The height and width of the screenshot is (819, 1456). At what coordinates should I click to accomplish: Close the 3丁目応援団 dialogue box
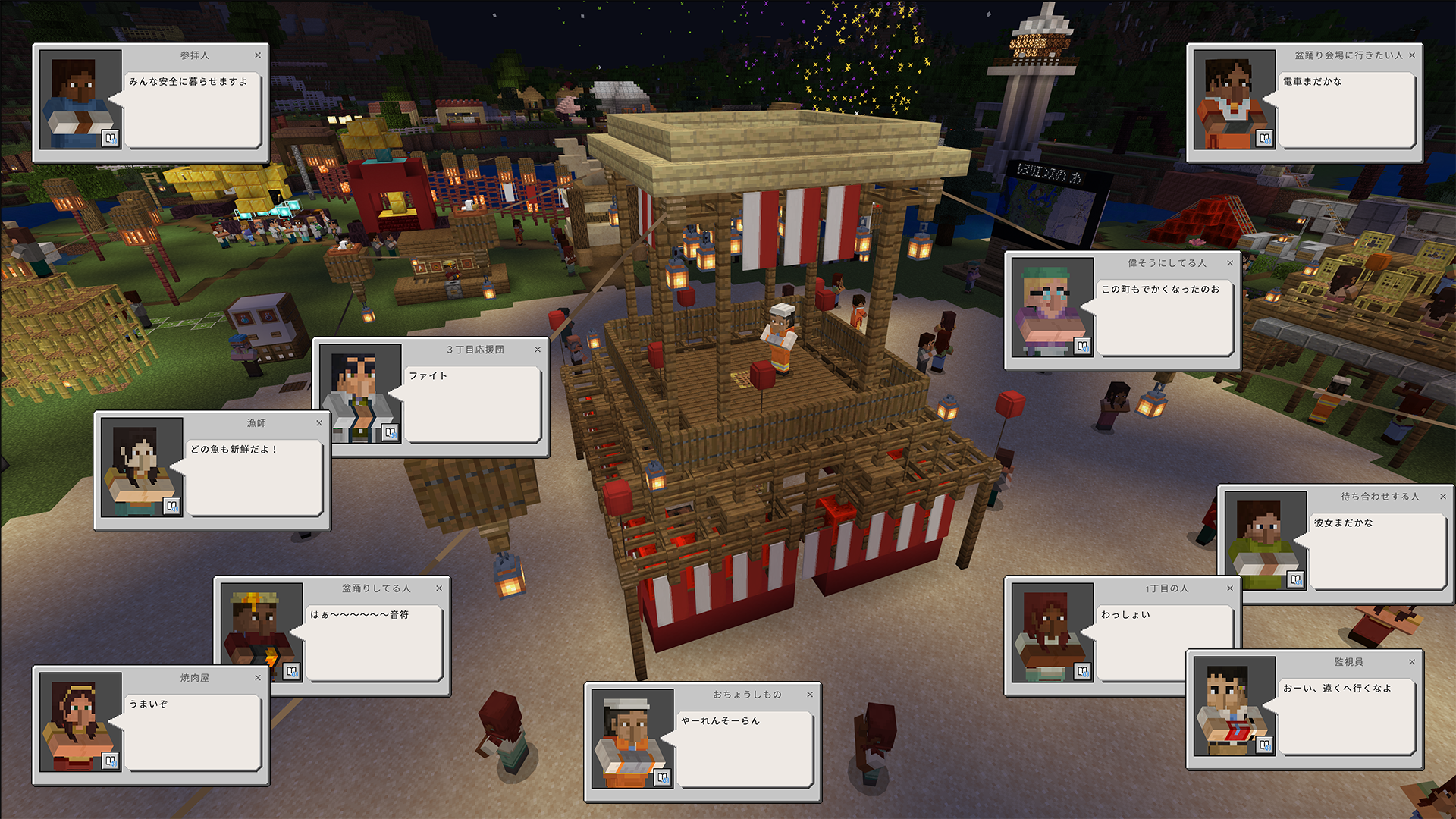pos(538,350)
